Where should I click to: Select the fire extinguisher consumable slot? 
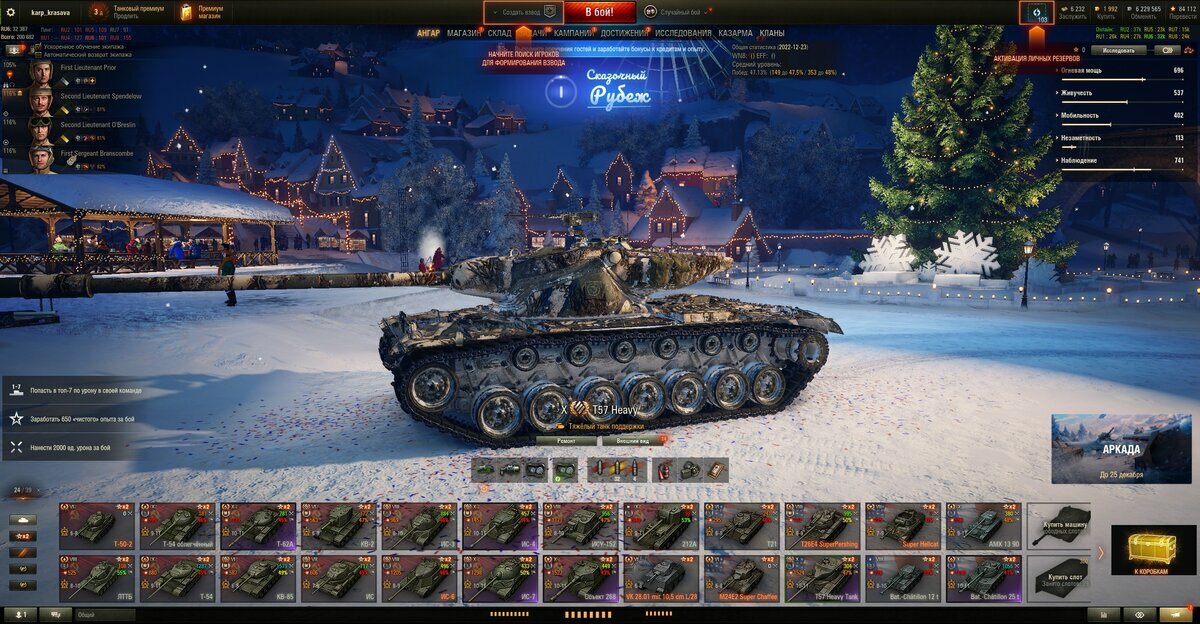(664, 470)
